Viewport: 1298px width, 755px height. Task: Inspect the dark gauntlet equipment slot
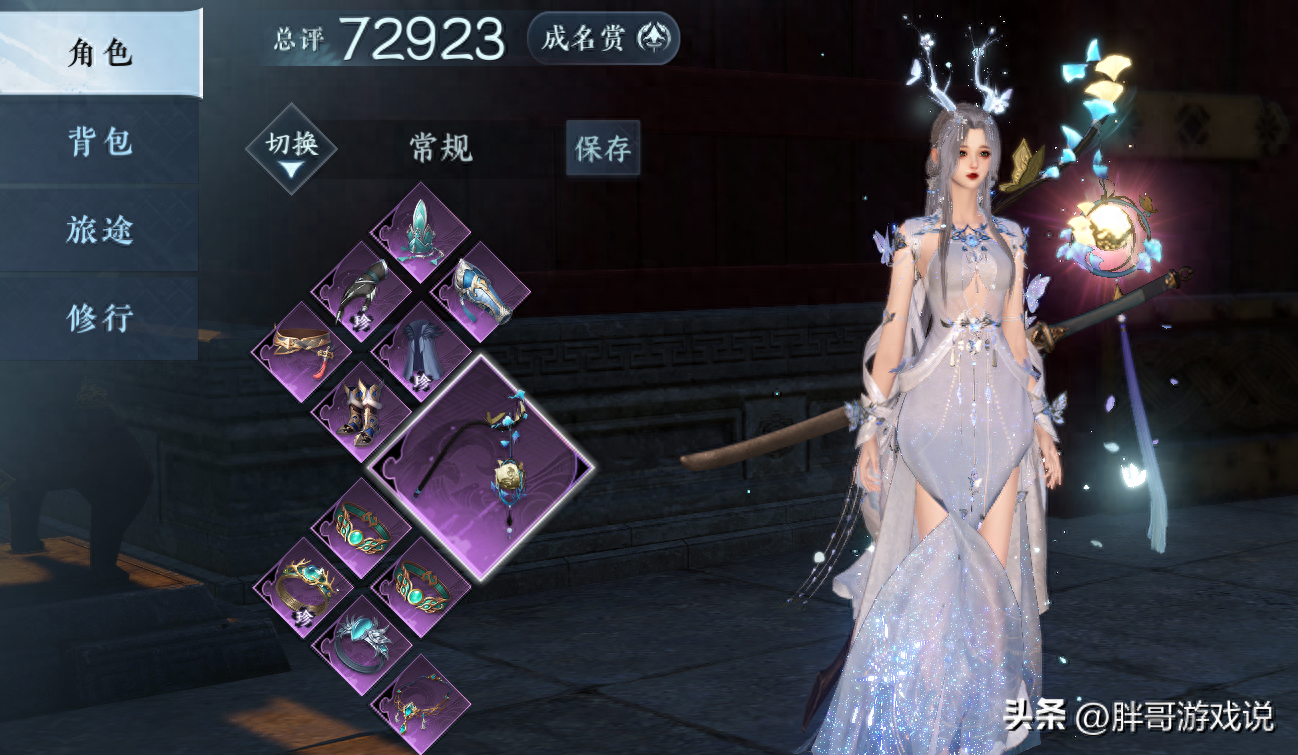point(361,291)
